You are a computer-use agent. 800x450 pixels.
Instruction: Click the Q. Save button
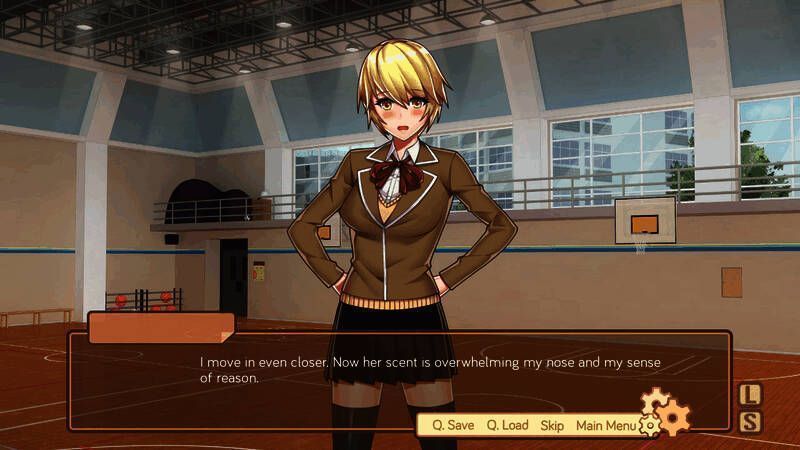452,425
